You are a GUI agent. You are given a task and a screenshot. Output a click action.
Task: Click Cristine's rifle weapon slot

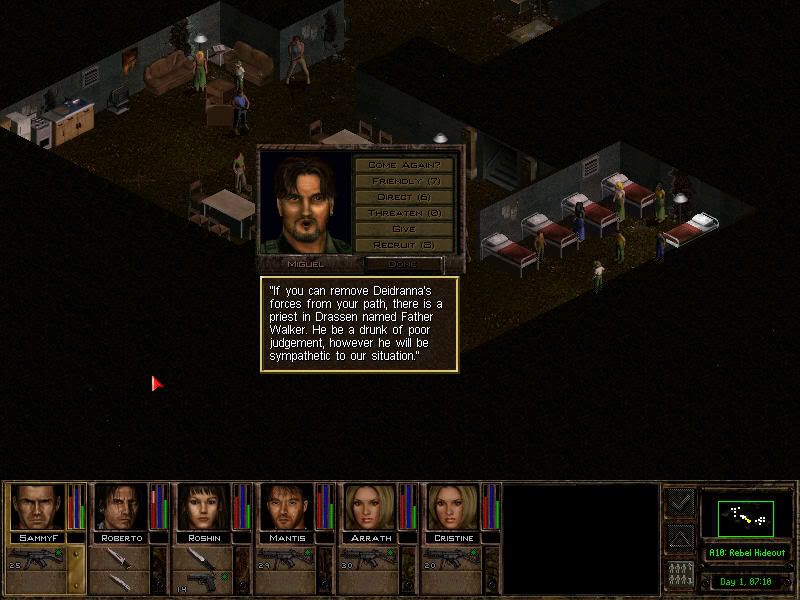point(454,558)
